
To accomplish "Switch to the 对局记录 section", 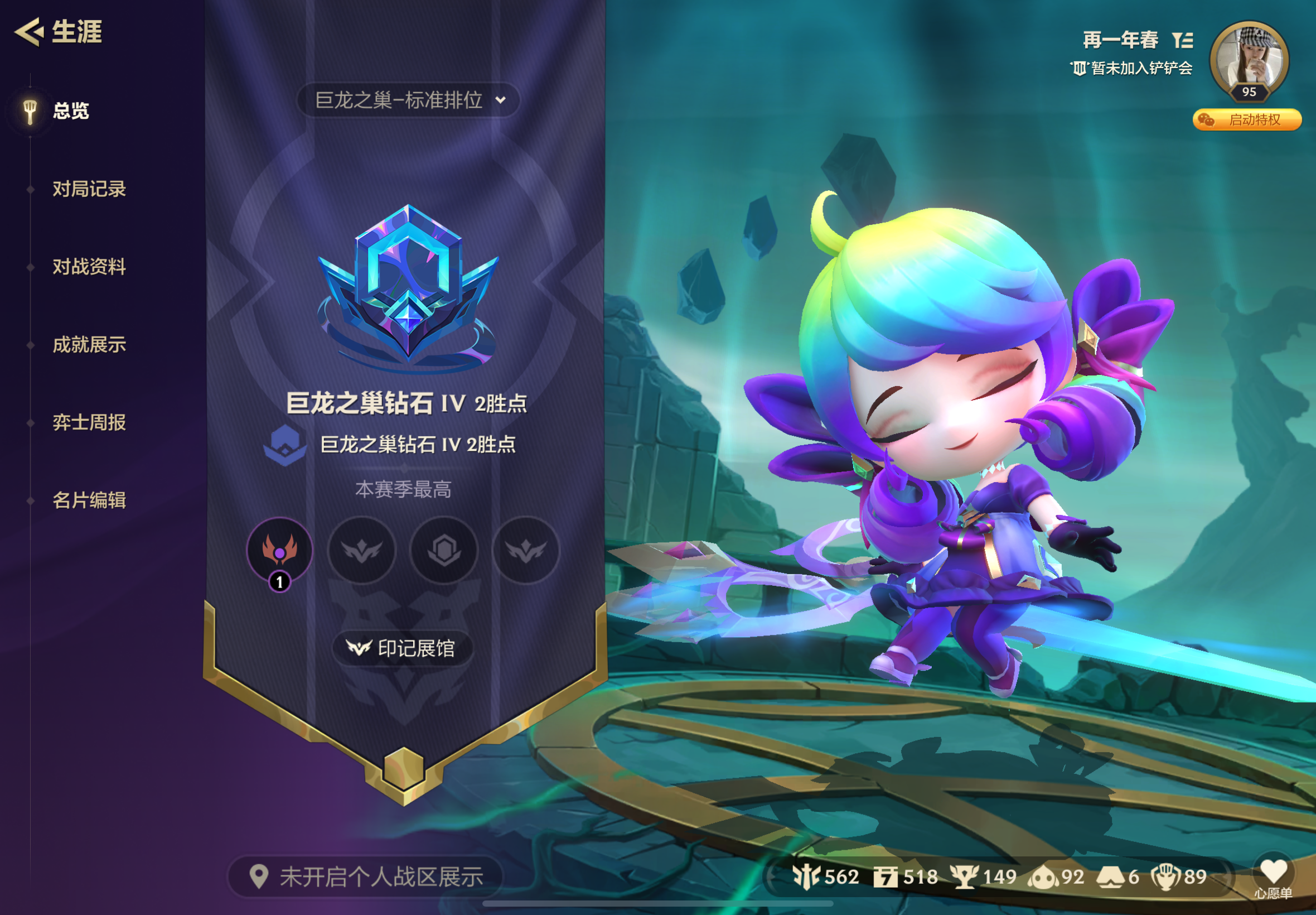I will pyautogui.click(x=88, y=190).
